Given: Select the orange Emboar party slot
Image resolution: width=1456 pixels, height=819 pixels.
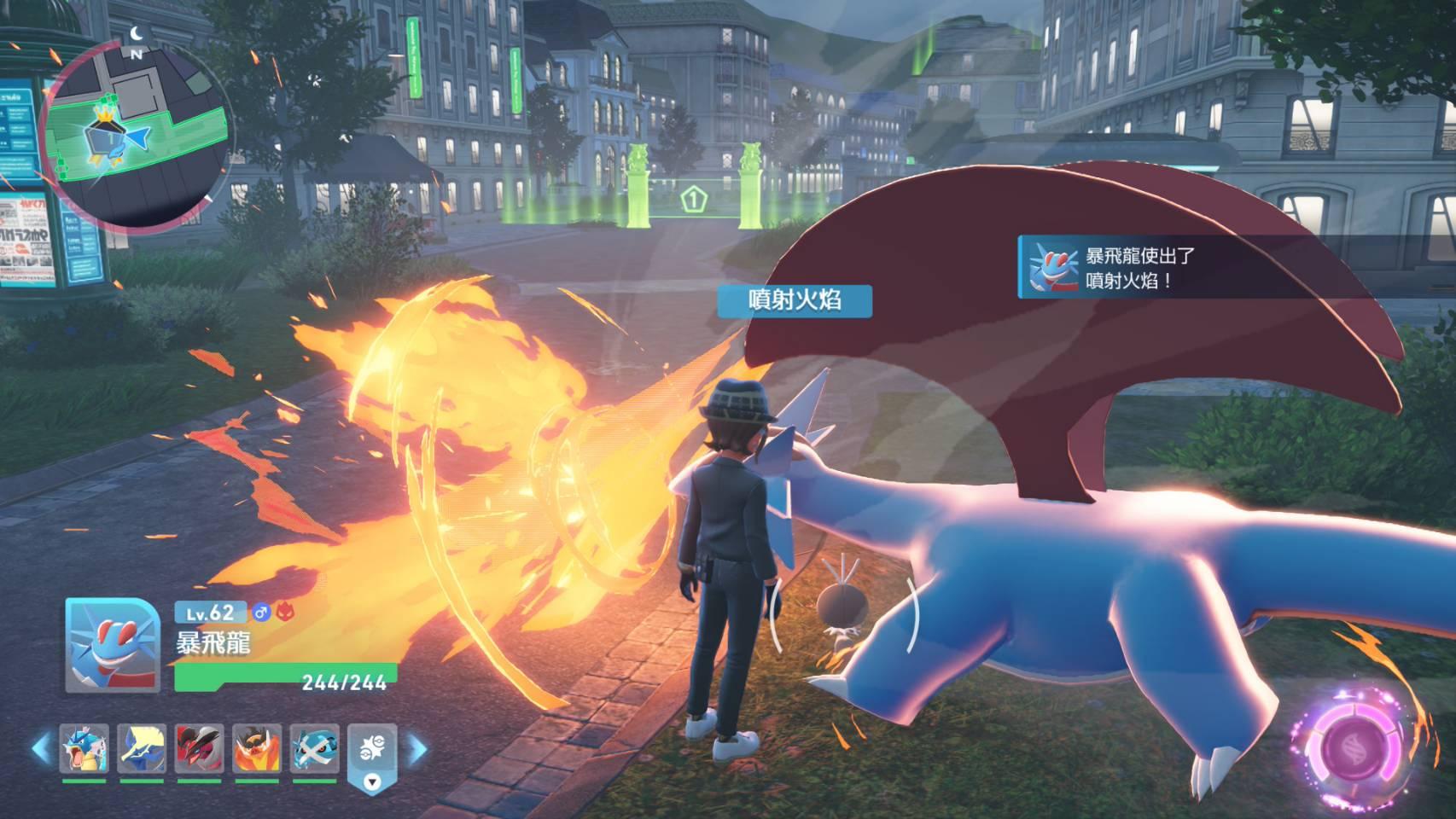Looking at the screenshot, I should [x=258, y=748].
